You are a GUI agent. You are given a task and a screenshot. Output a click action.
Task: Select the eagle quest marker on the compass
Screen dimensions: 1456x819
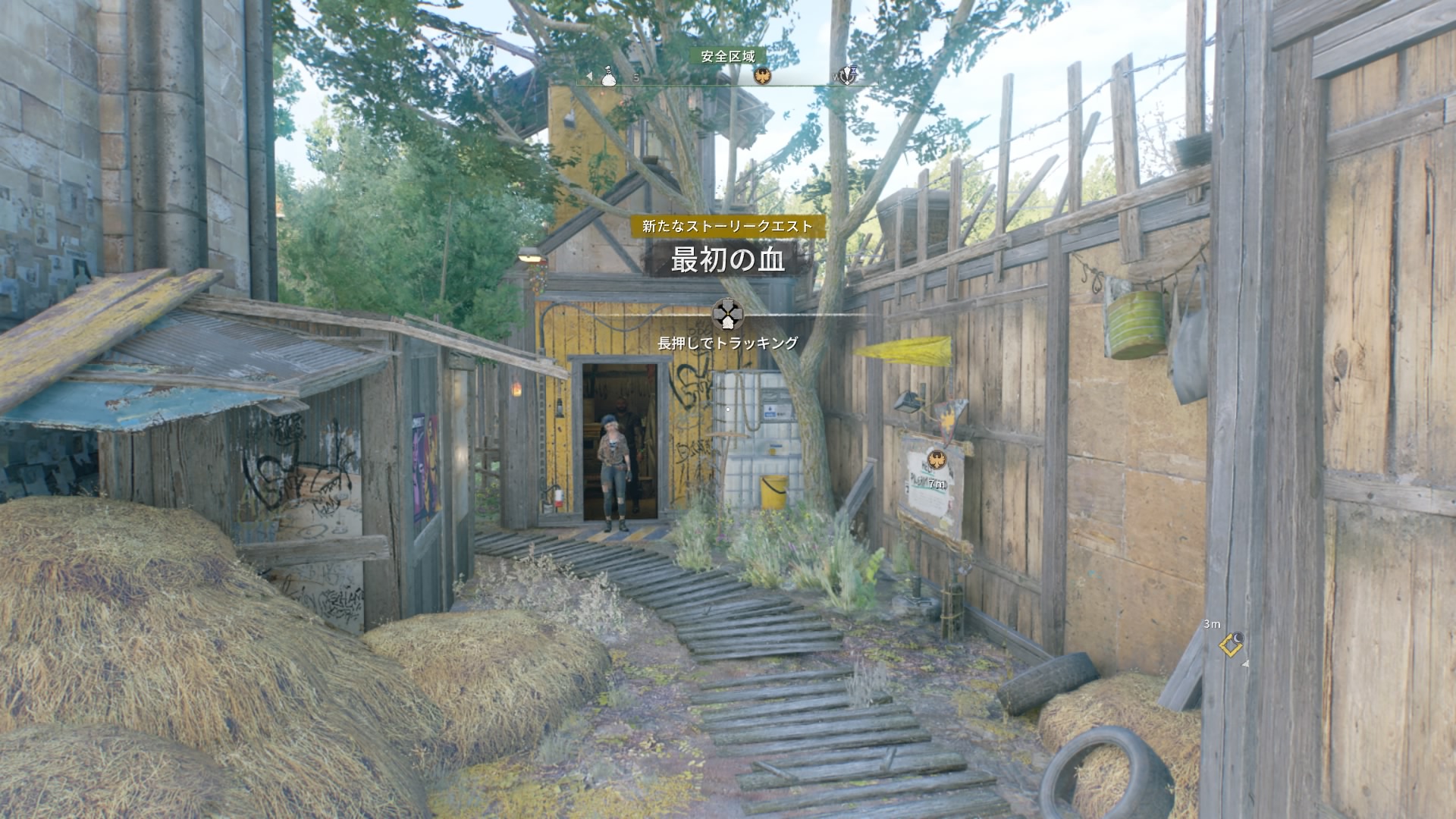coord(762,76)
